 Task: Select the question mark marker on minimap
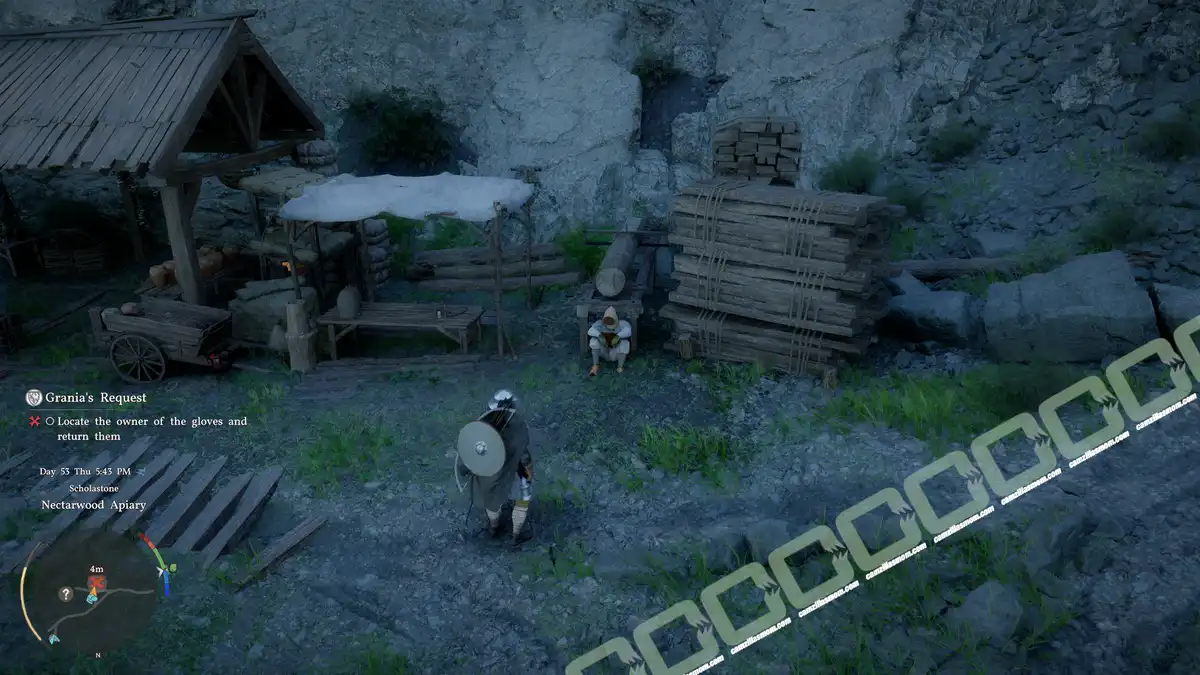(x=66, y=593)
